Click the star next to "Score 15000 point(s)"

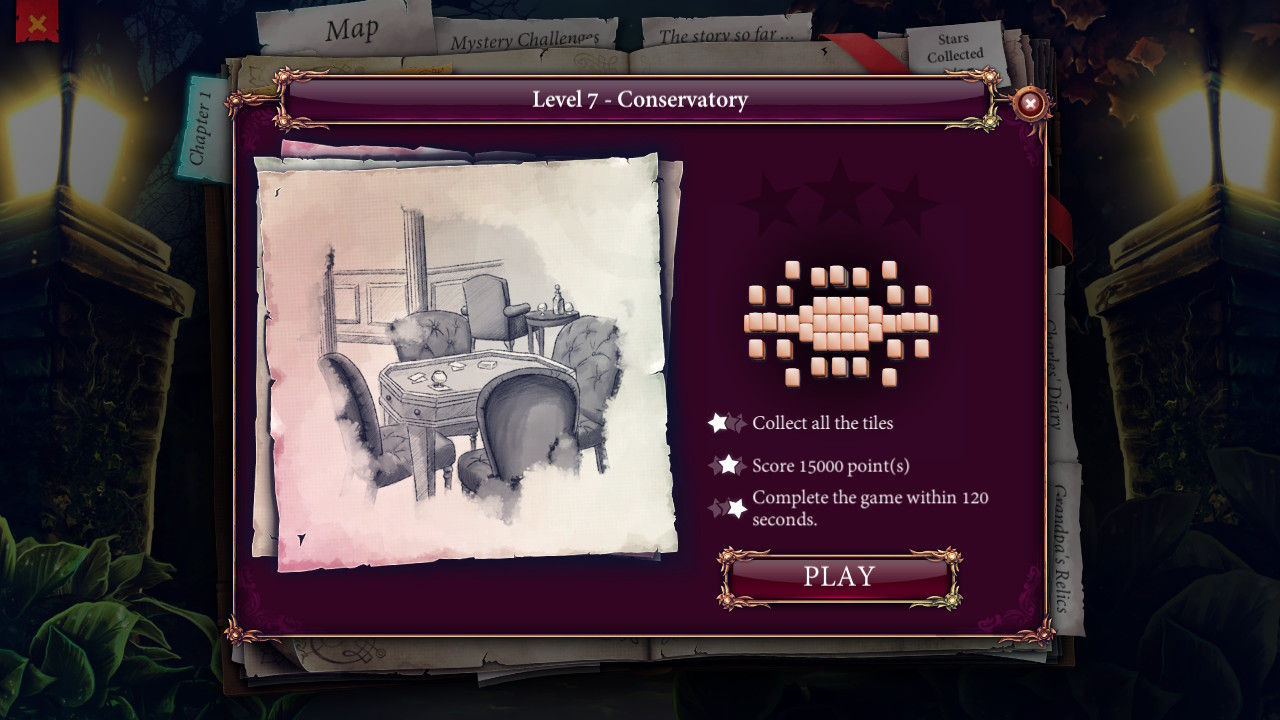[730, 463]
